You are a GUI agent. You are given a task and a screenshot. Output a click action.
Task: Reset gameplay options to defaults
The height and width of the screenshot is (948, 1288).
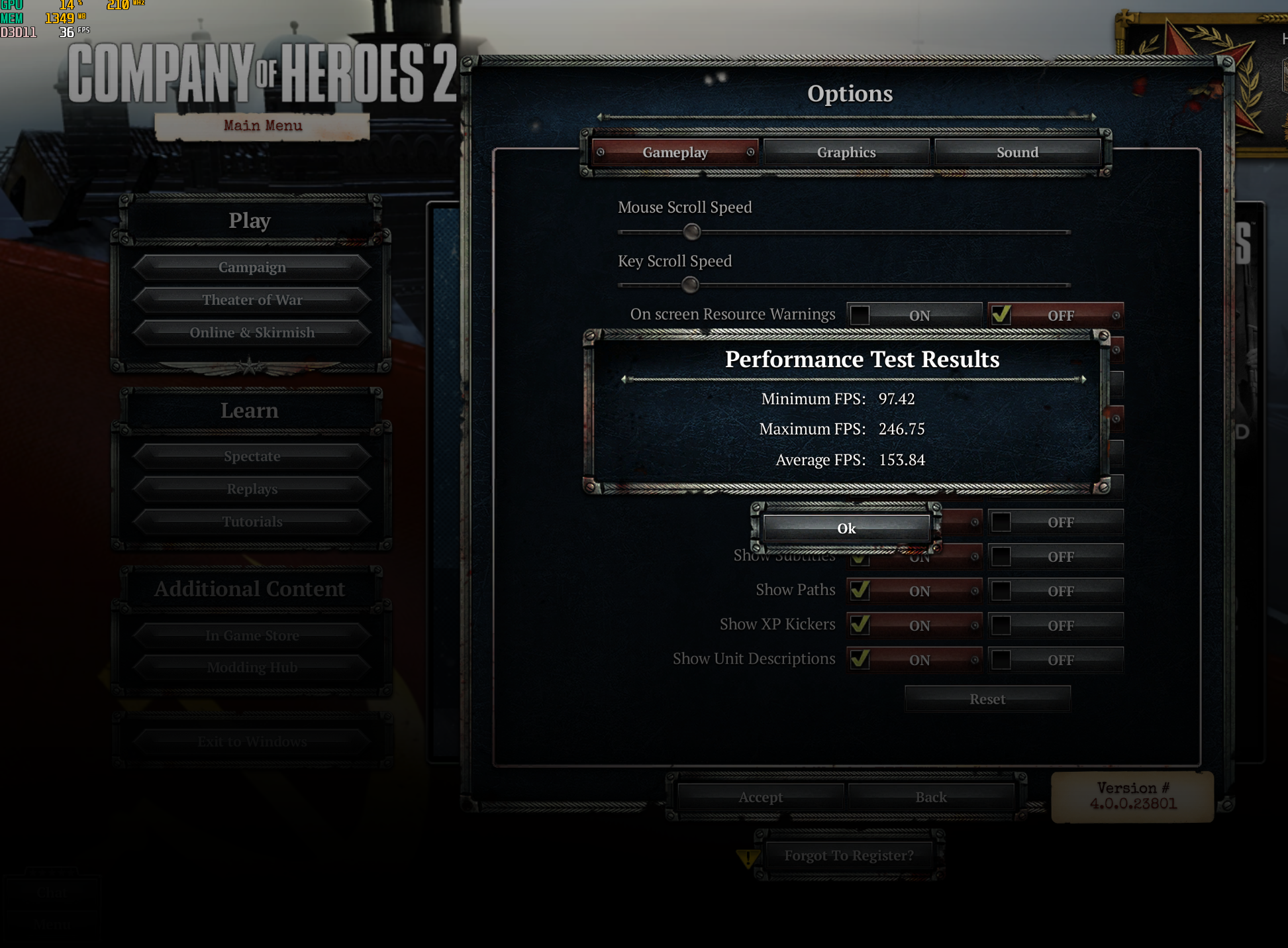point(987,699)
